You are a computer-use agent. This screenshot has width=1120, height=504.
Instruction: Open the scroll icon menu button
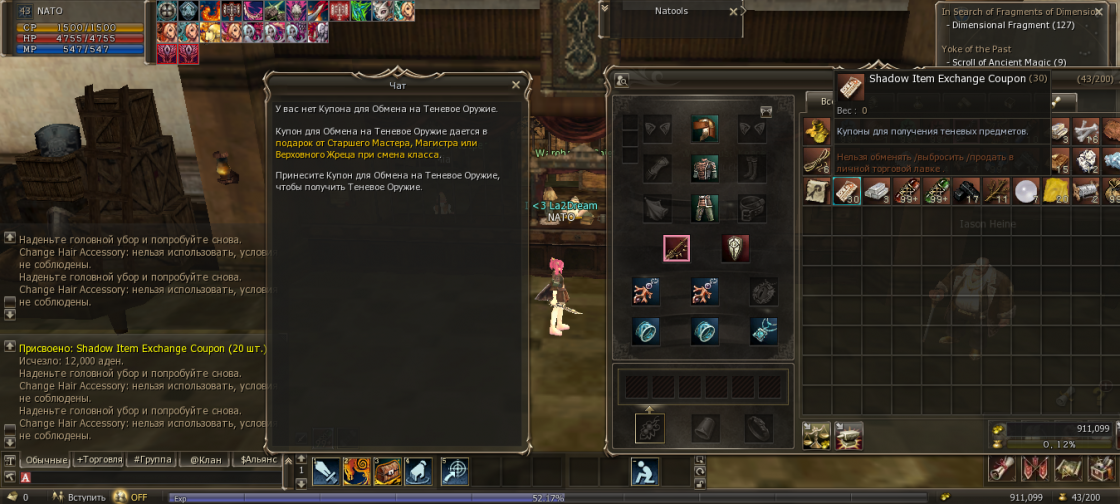click(1002, 469)
